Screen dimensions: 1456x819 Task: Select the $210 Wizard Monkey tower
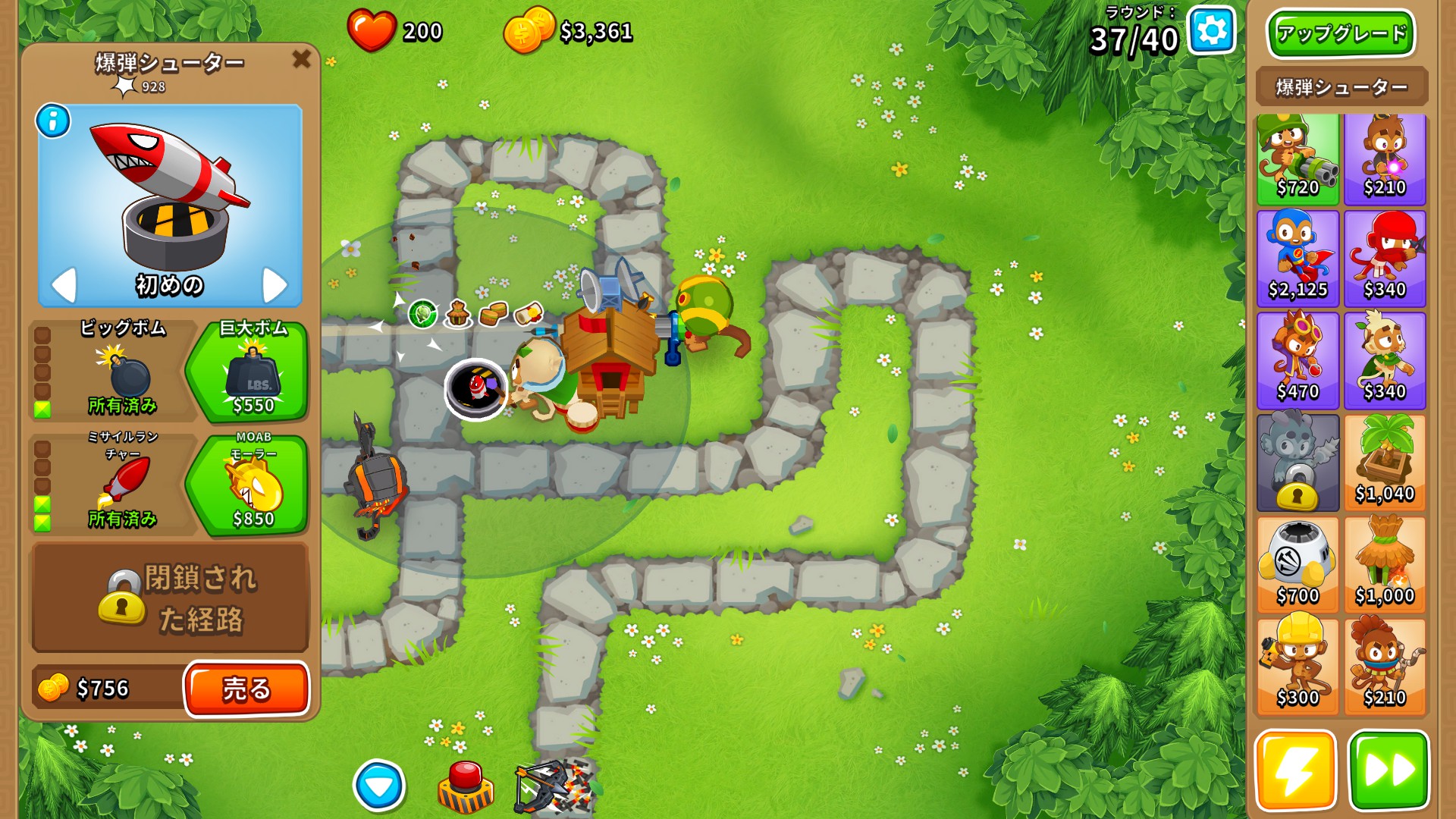pyautogui.click(x=1385, y=159)
